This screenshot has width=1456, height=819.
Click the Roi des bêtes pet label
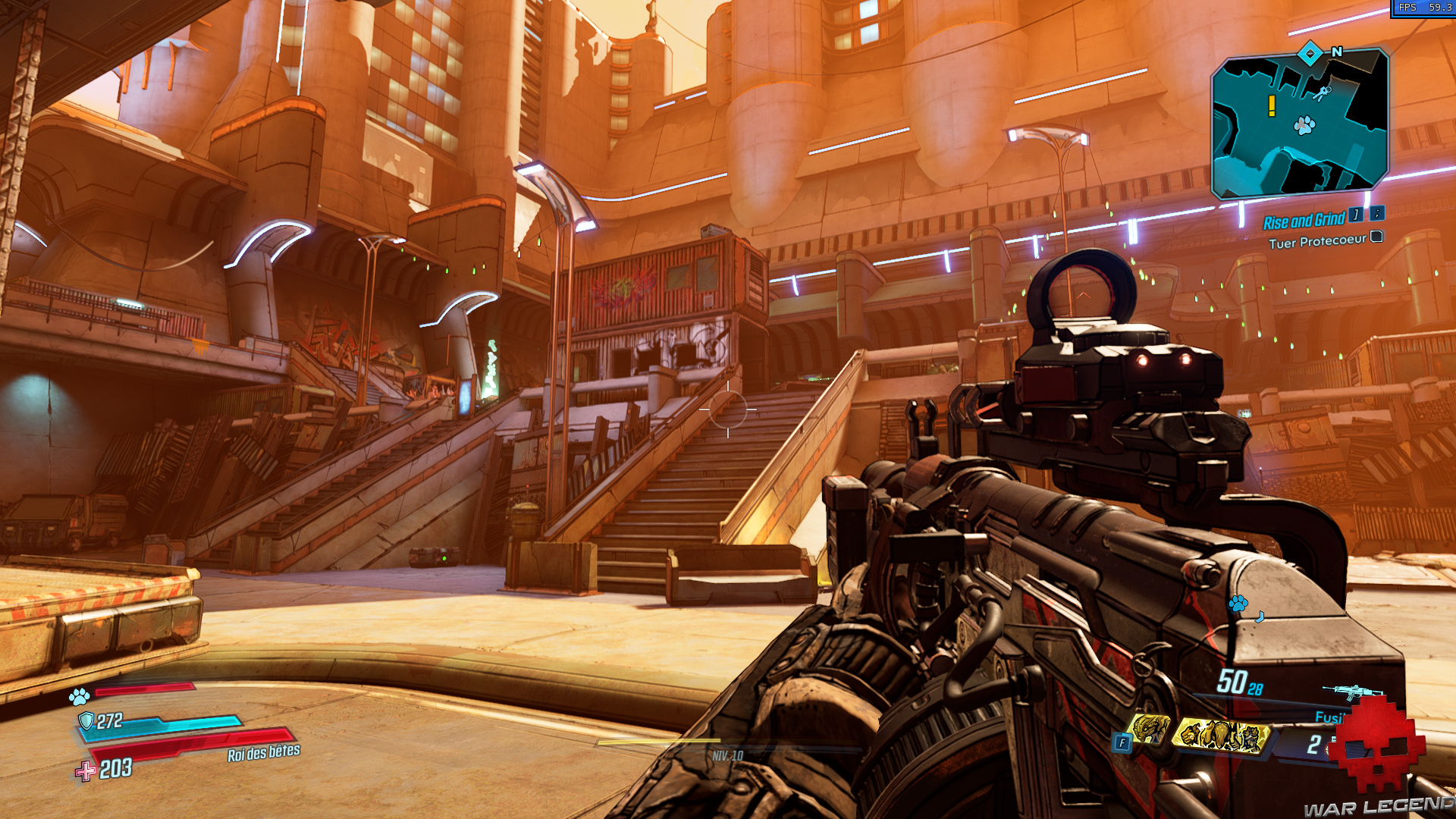click(262, 753)
